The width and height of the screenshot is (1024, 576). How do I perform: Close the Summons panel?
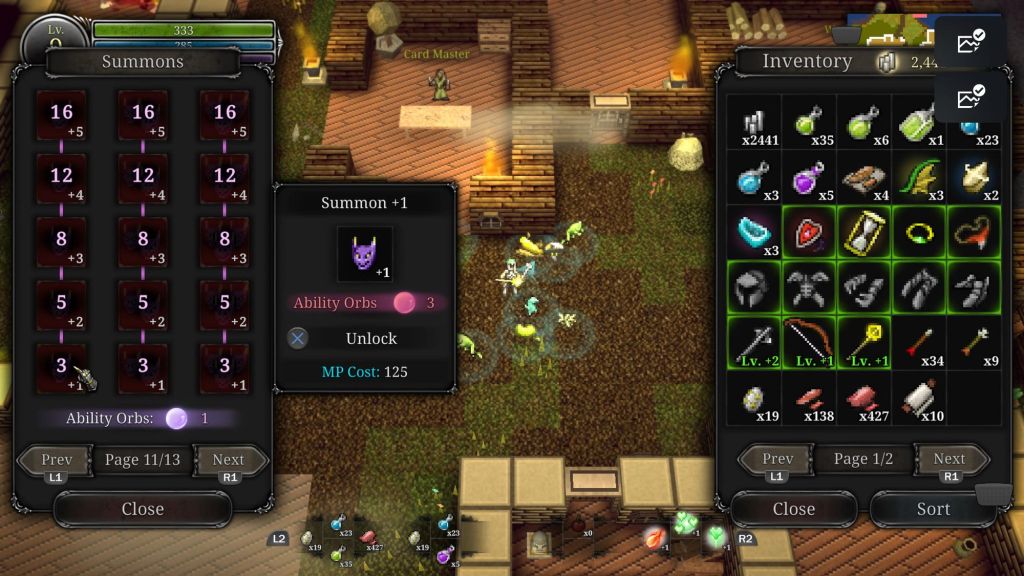click(142, 509)
